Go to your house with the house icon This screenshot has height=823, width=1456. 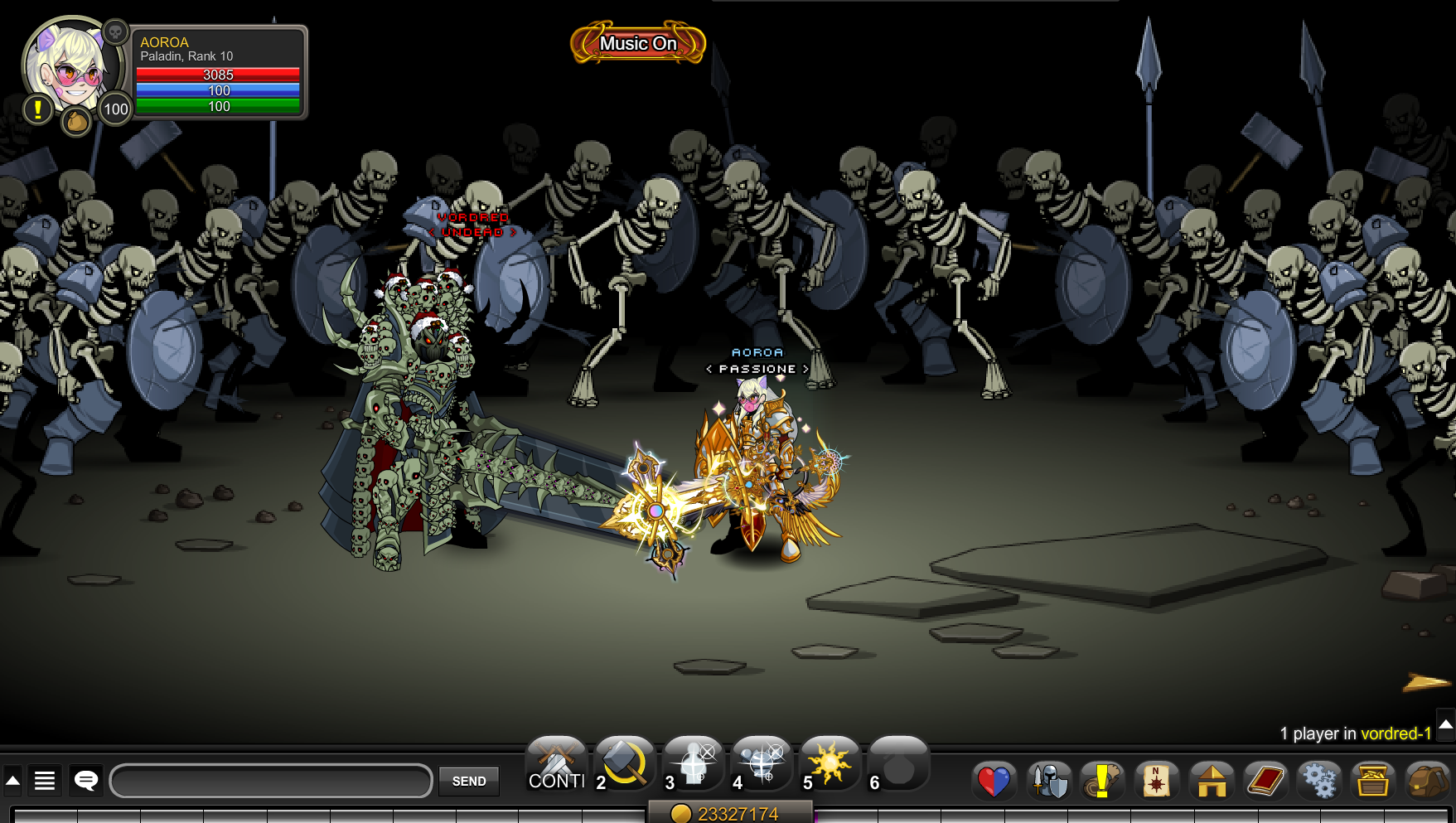(1211, 781)
